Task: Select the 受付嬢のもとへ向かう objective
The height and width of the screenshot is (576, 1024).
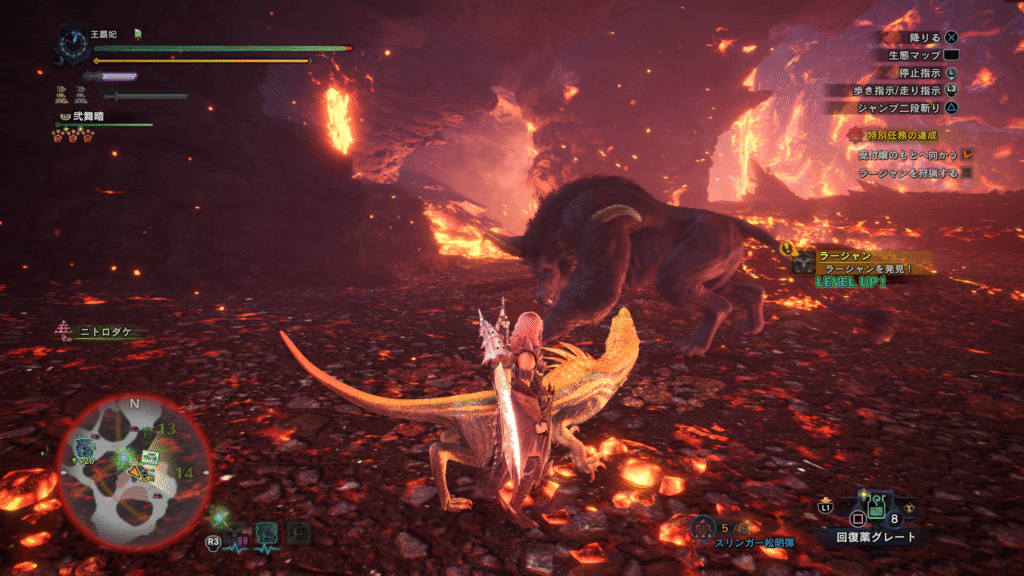Action: point(908,155)
